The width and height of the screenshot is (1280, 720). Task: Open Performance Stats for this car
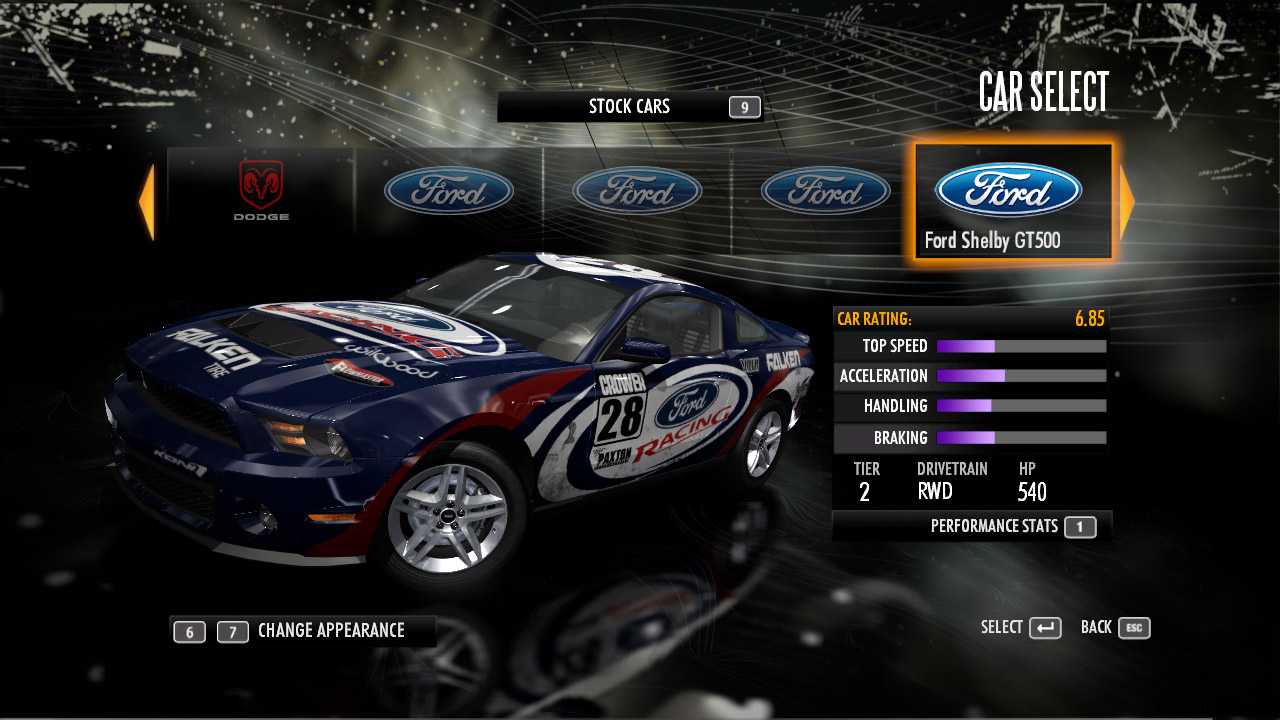(x=1010, y=527)
